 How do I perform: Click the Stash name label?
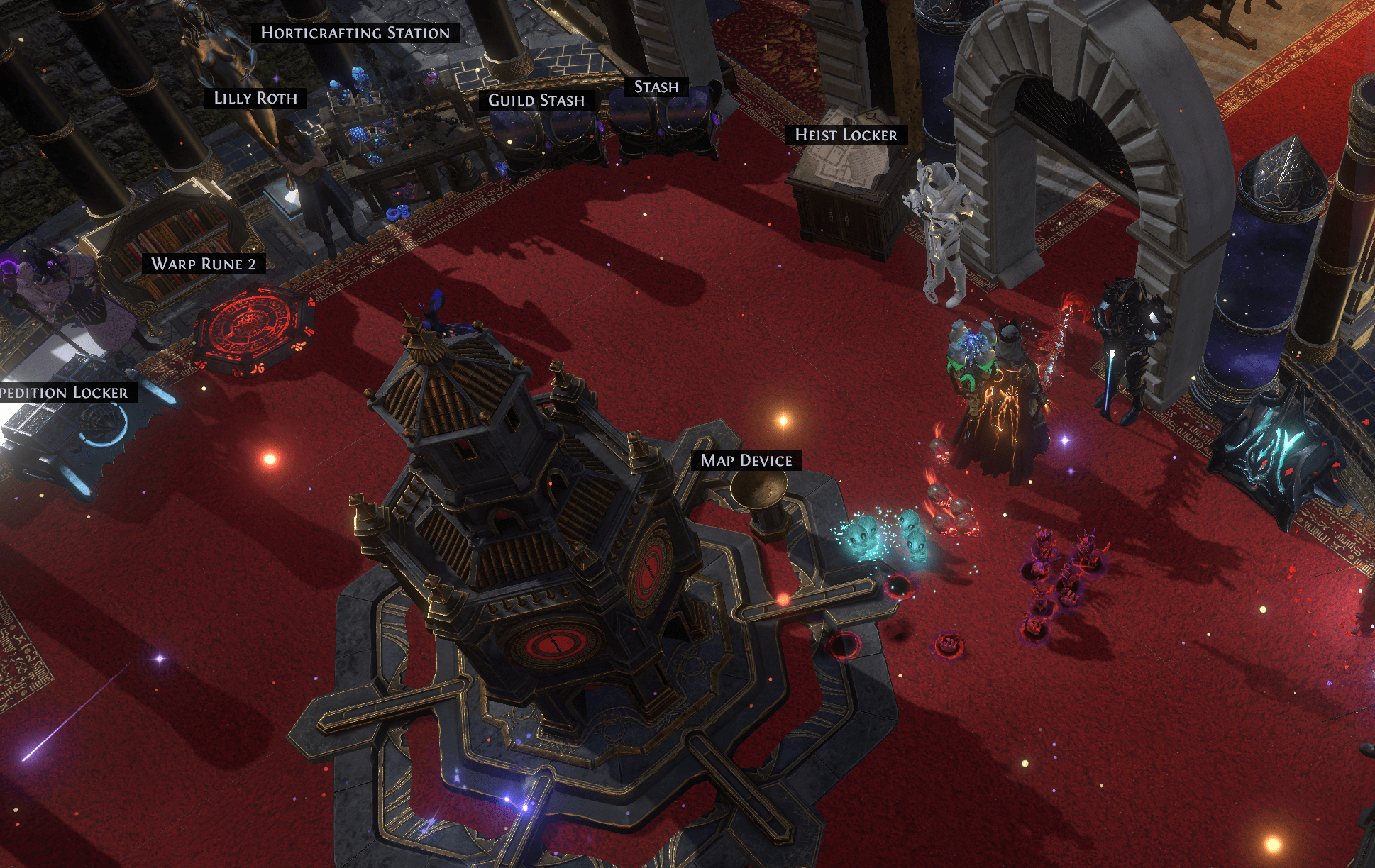click(x=656, y=87)
